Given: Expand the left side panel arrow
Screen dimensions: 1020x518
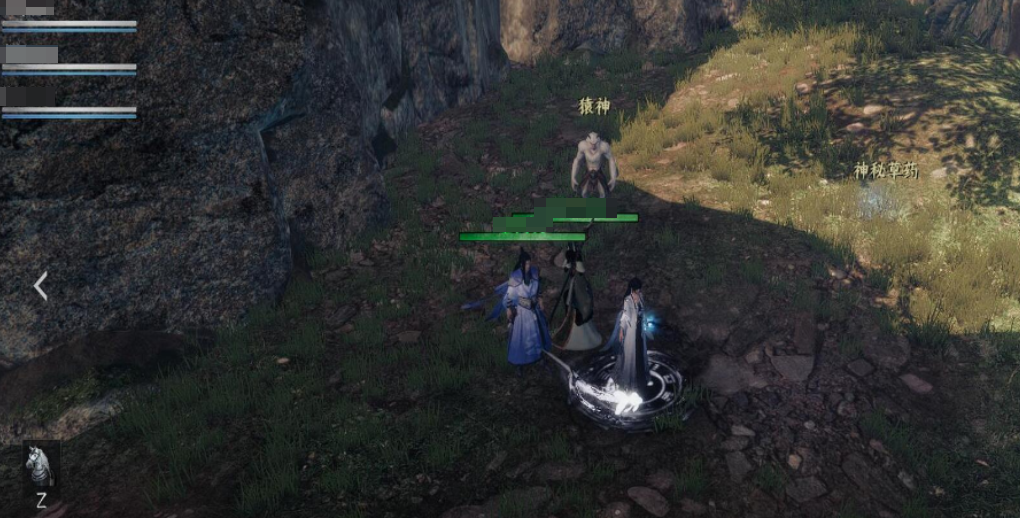Looking at the screenshot, I should click(x=41, y=287).
